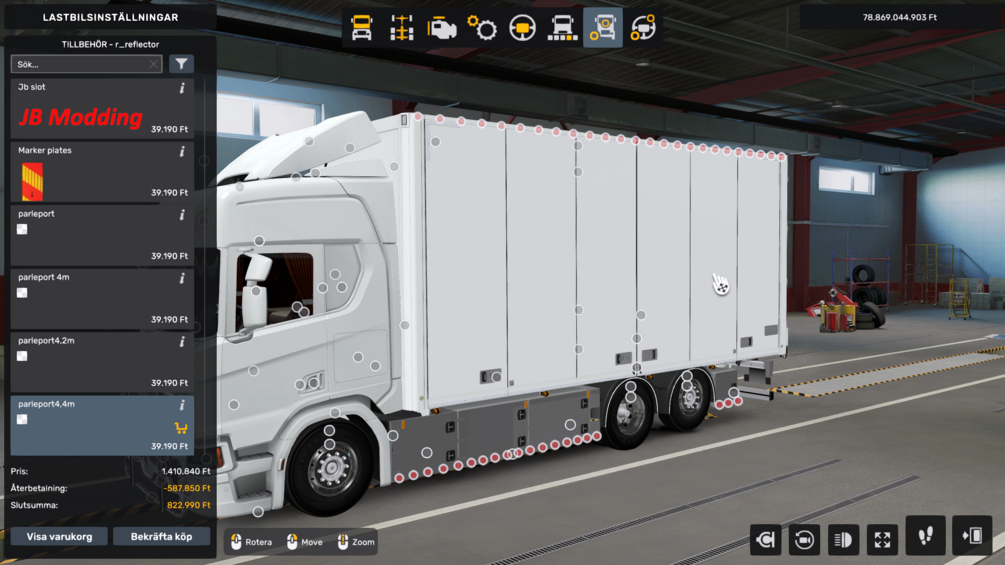This screenshot has width=1005, height=565.
Task: Open the shopping cart with Visa varukorg
Action: (x=59, y=537)
